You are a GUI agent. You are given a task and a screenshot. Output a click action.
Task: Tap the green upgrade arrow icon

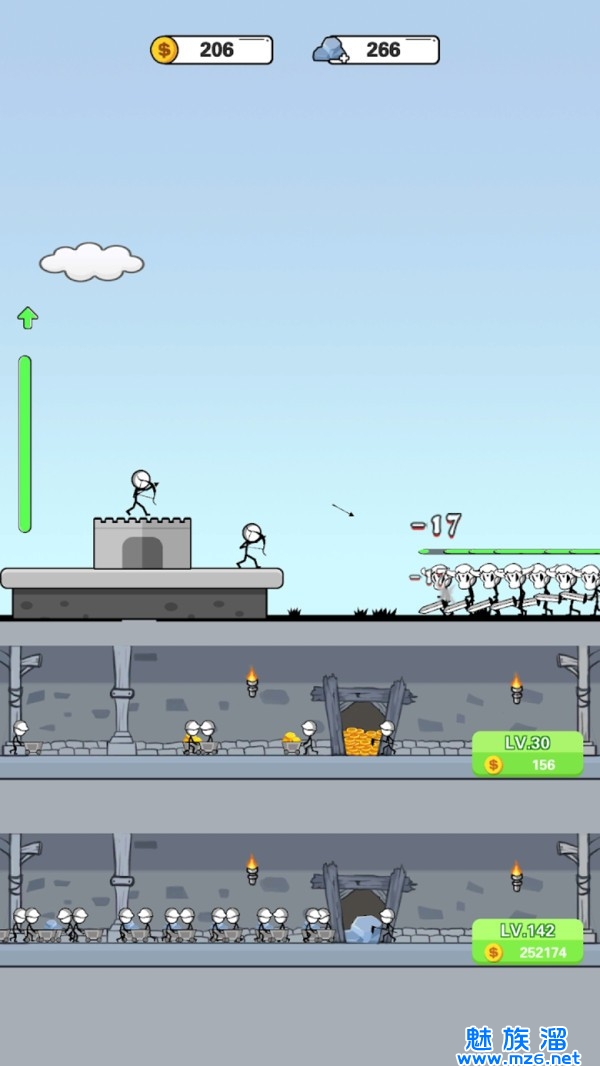click(27, 318)
